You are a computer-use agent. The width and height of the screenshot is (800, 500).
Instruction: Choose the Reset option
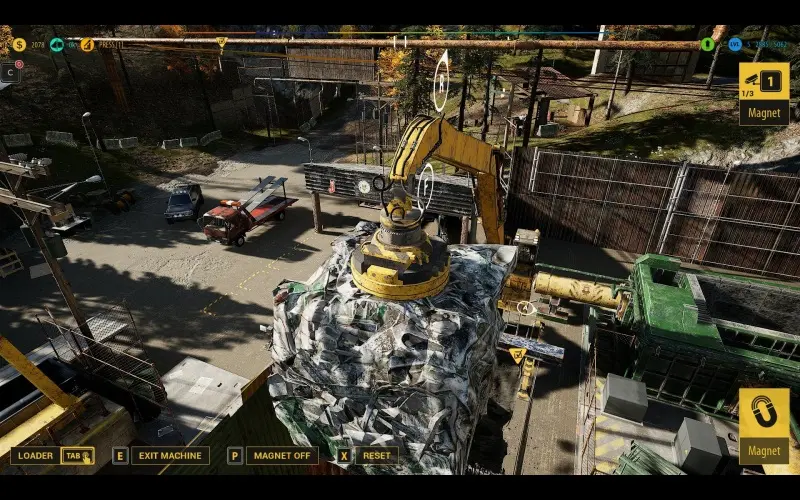(376, 456)
